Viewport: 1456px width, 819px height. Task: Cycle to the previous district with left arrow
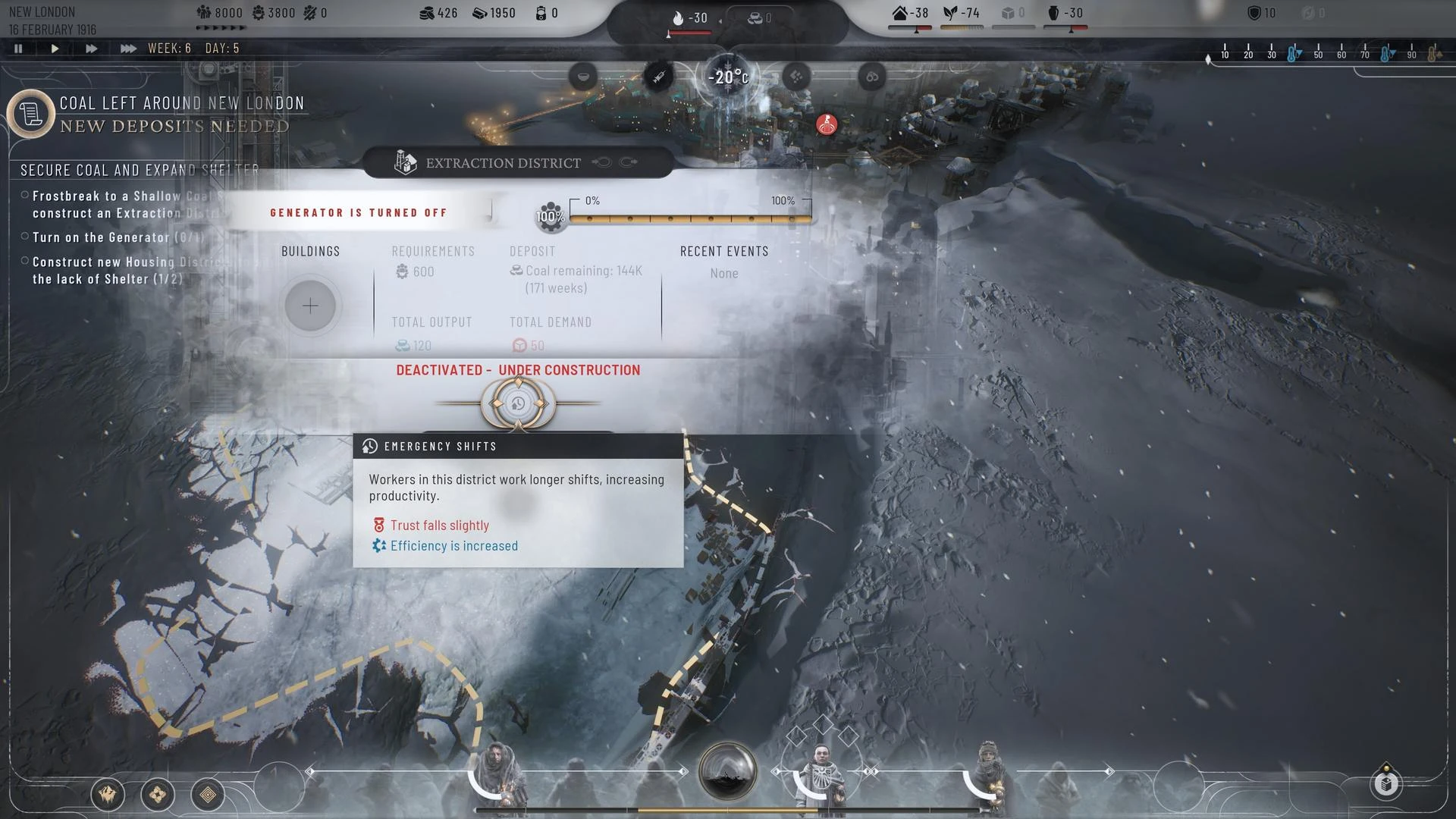click(602, 162)
